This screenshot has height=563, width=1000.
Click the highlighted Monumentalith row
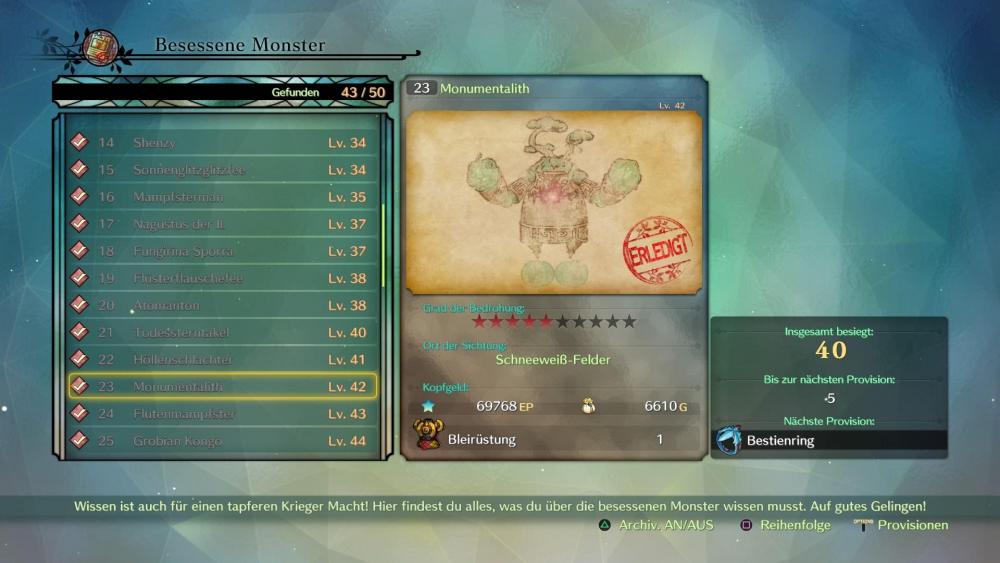point(222,386)
